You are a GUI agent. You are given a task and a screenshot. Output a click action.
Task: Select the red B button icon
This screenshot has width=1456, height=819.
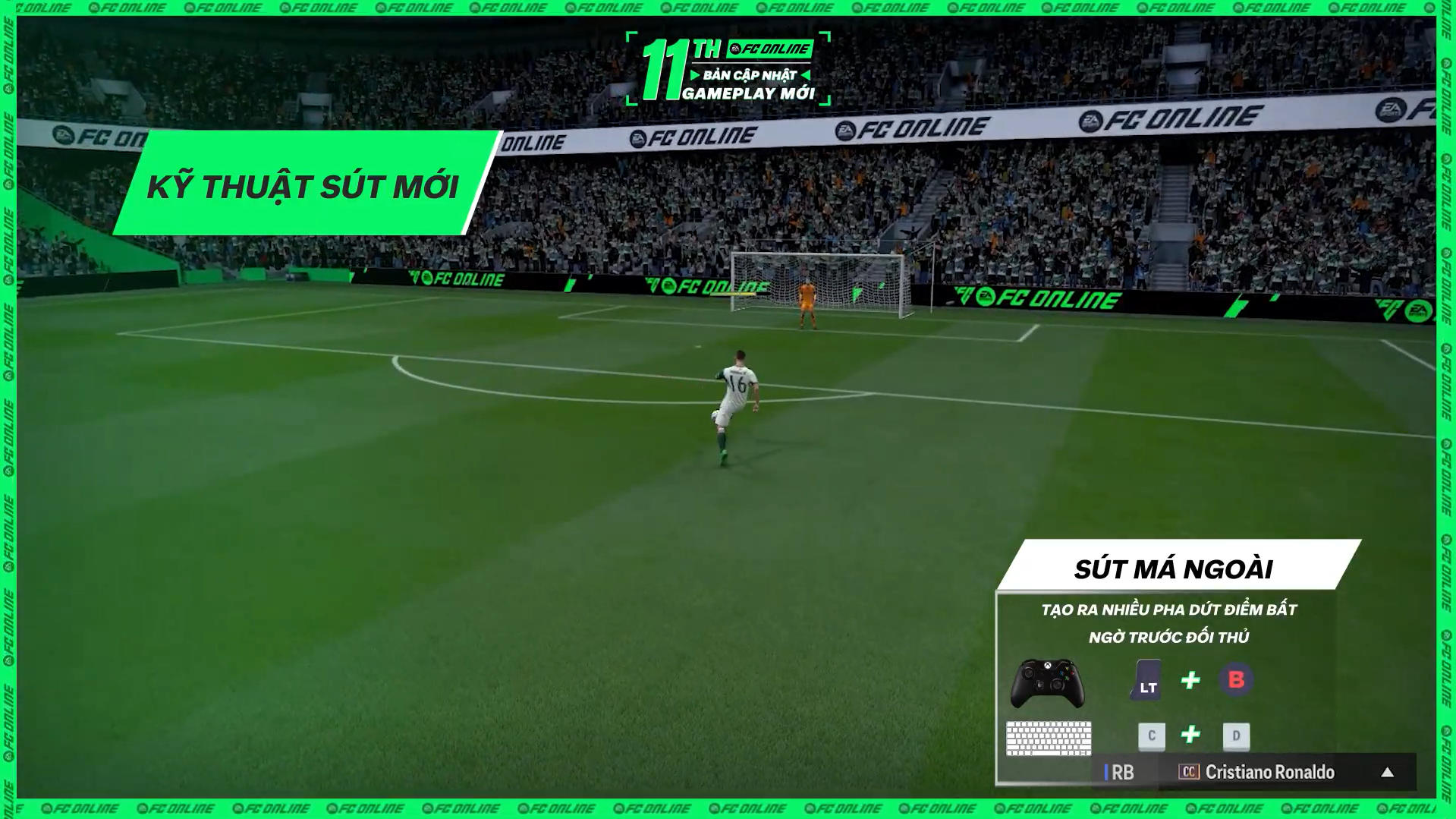(x=1238, y=679)
